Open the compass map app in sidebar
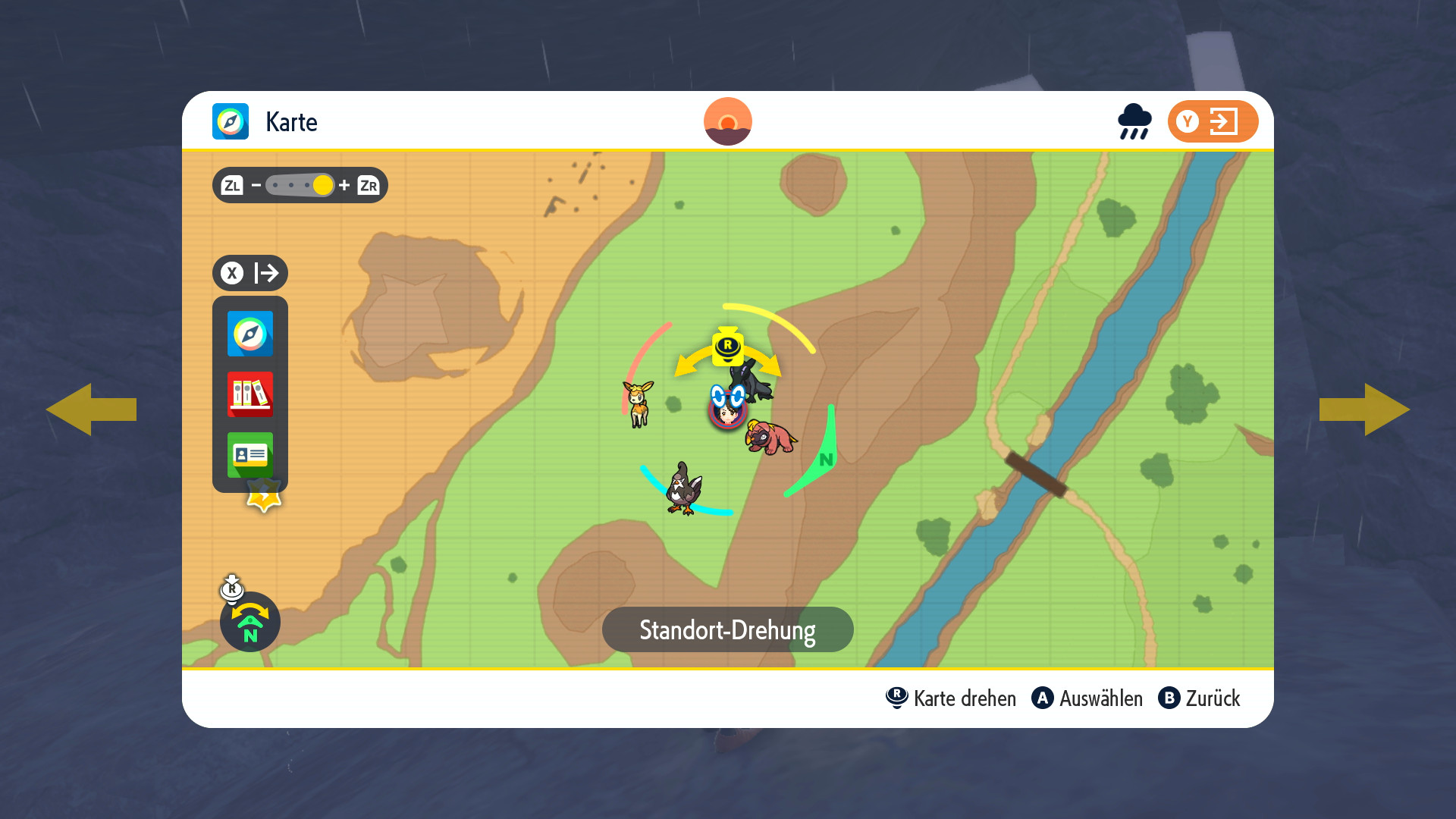Image resolution: width=1456 pixels, height=819 pixels. 250,334
